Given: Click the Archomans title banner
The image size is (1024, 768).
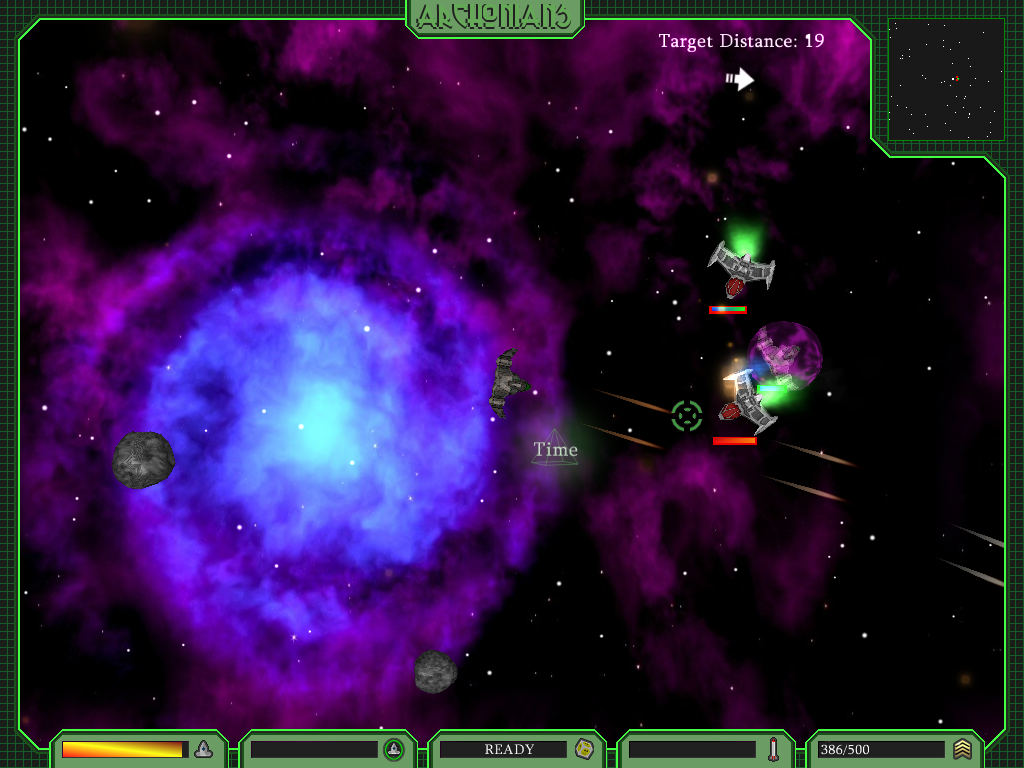Looking at the screenshot, I should [495, 16].
